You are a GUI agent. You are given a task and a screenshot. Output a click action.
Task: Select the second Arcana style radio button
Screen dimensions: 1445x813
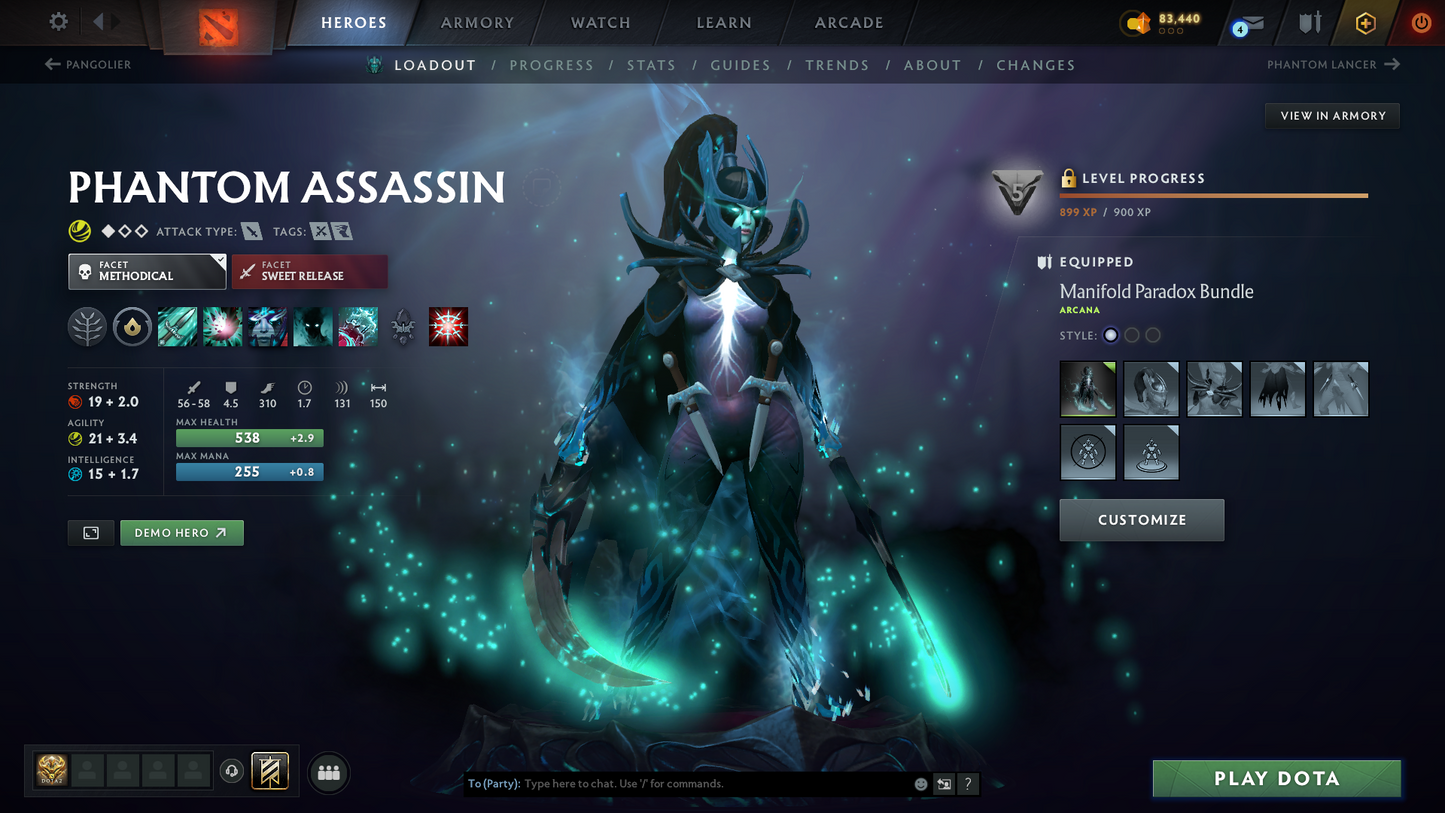tap(1131, 335)
